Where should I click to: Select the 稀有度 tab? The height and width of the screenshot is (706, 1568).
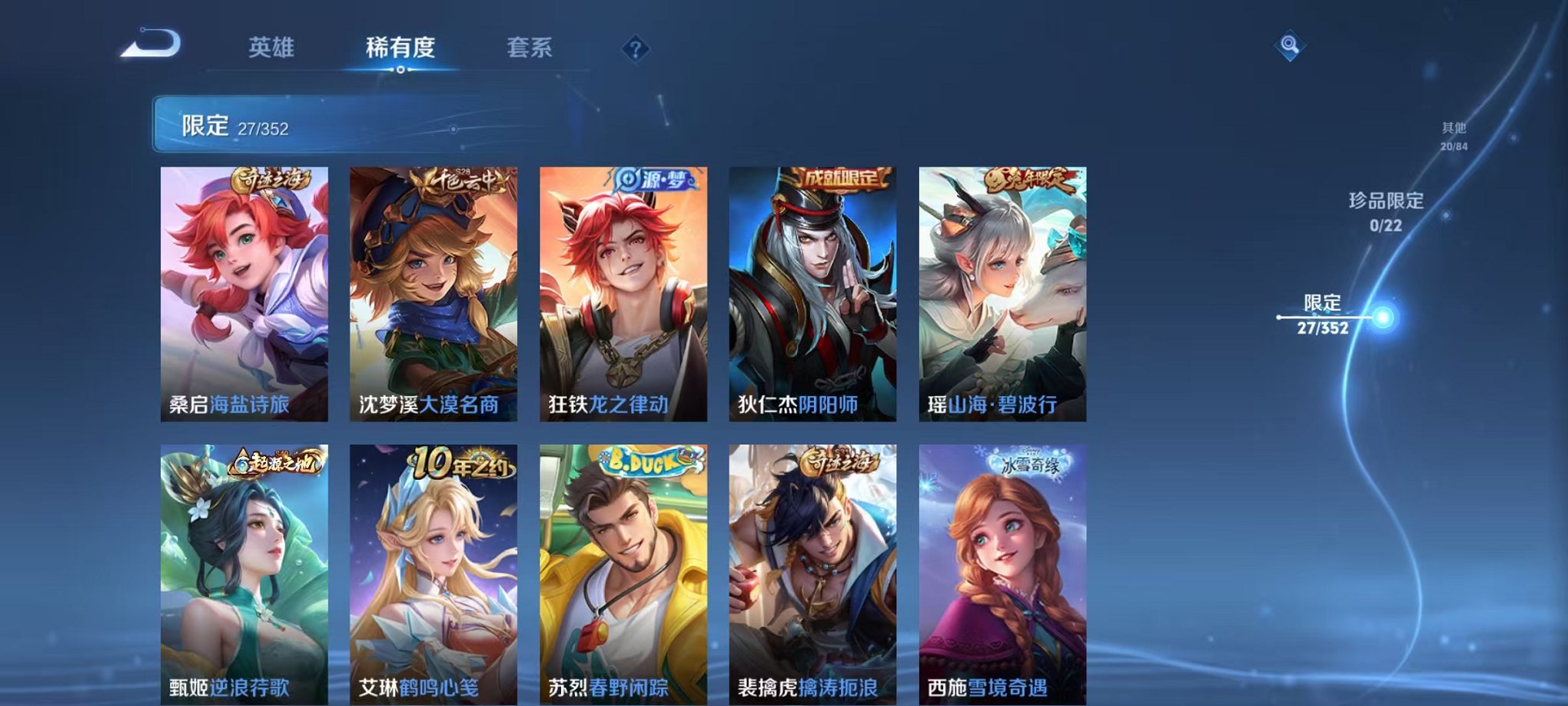coord(401,46)
